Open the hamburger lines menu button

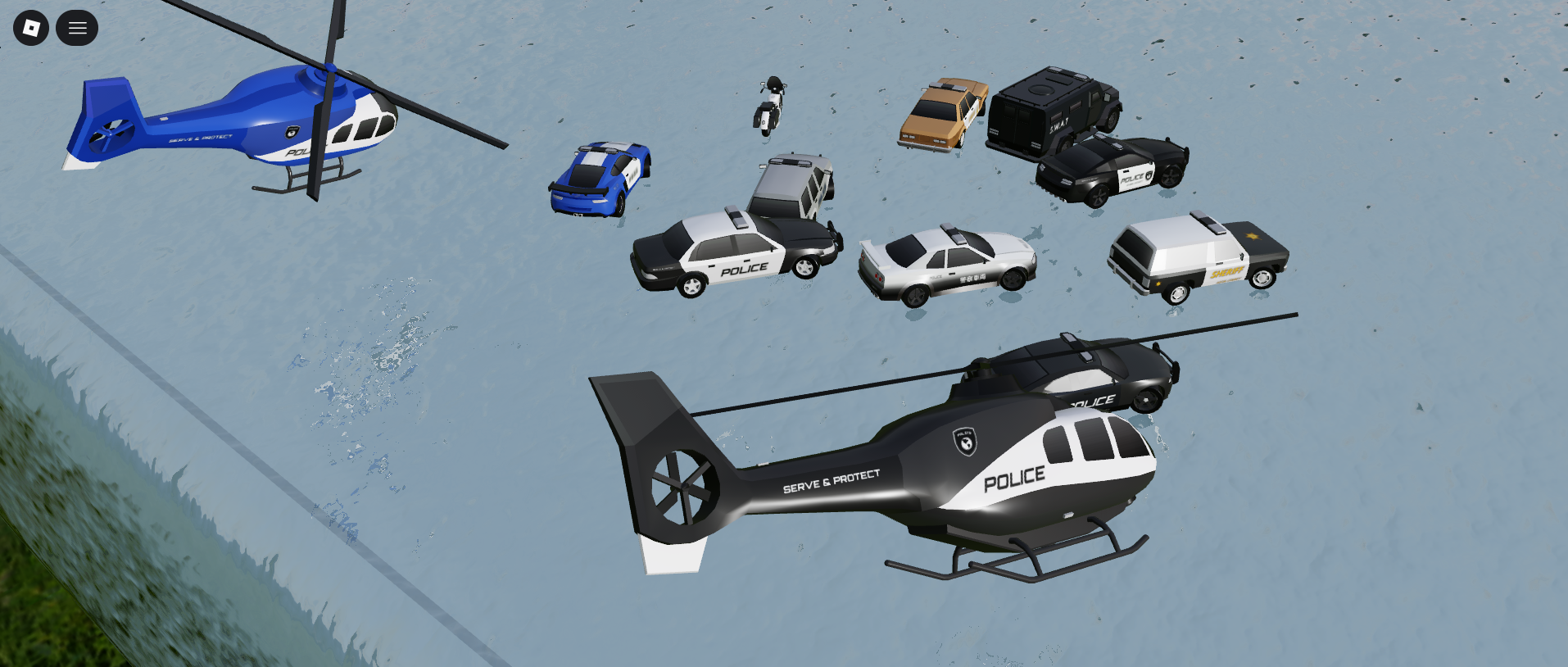click(77, 28)
